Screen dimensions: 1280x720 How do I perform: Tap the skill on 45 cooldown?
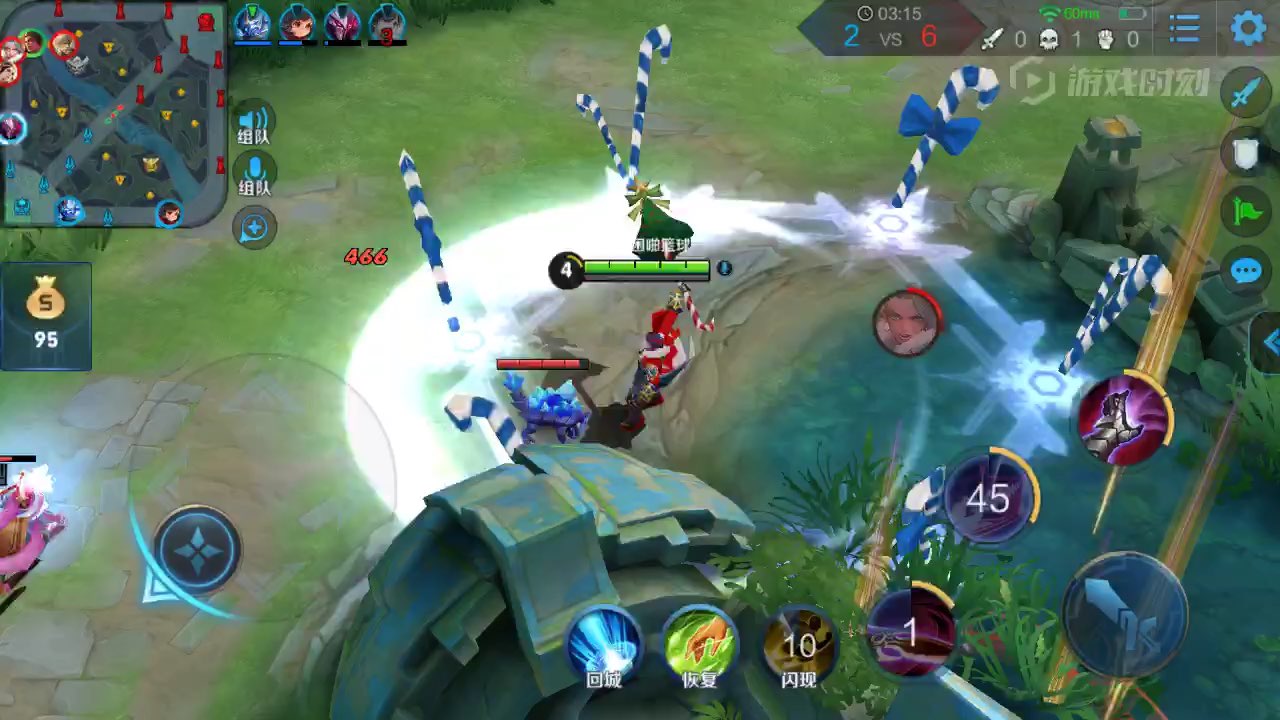[988, 497]
